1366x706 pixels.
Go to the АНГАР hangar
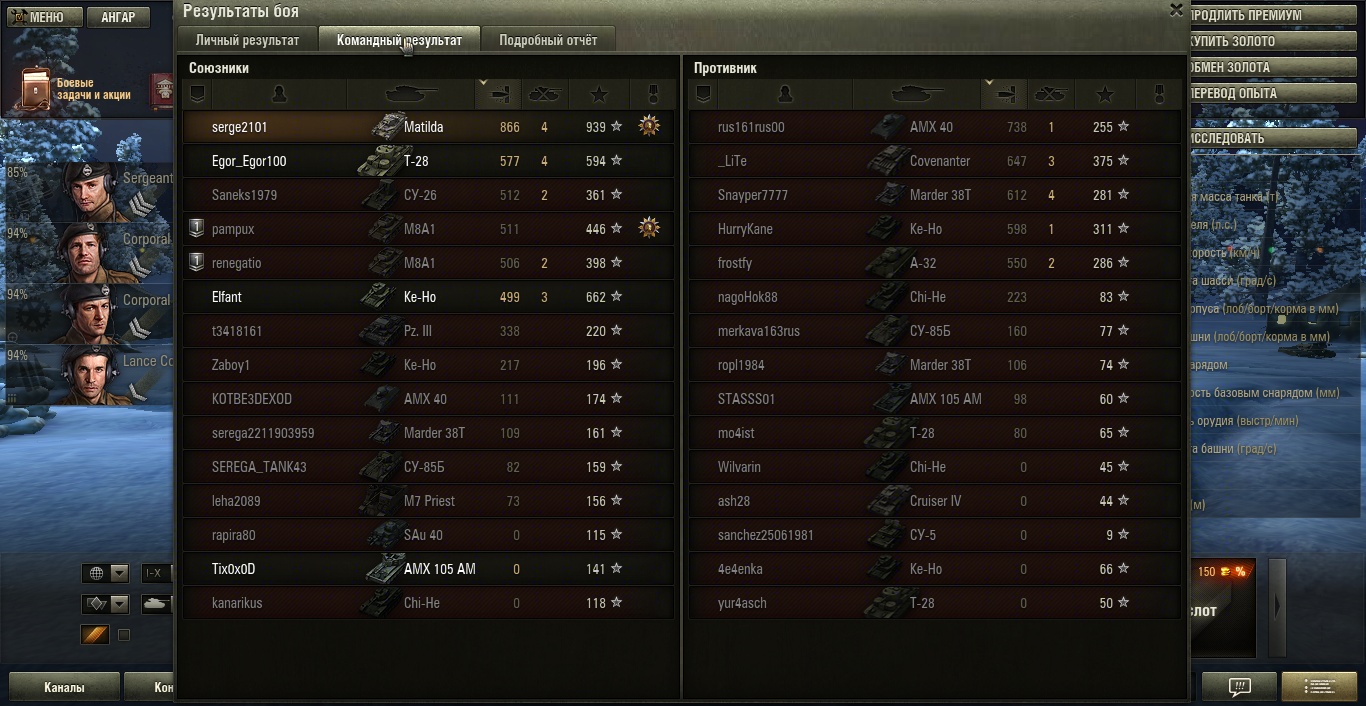click(x=118, y=17)
